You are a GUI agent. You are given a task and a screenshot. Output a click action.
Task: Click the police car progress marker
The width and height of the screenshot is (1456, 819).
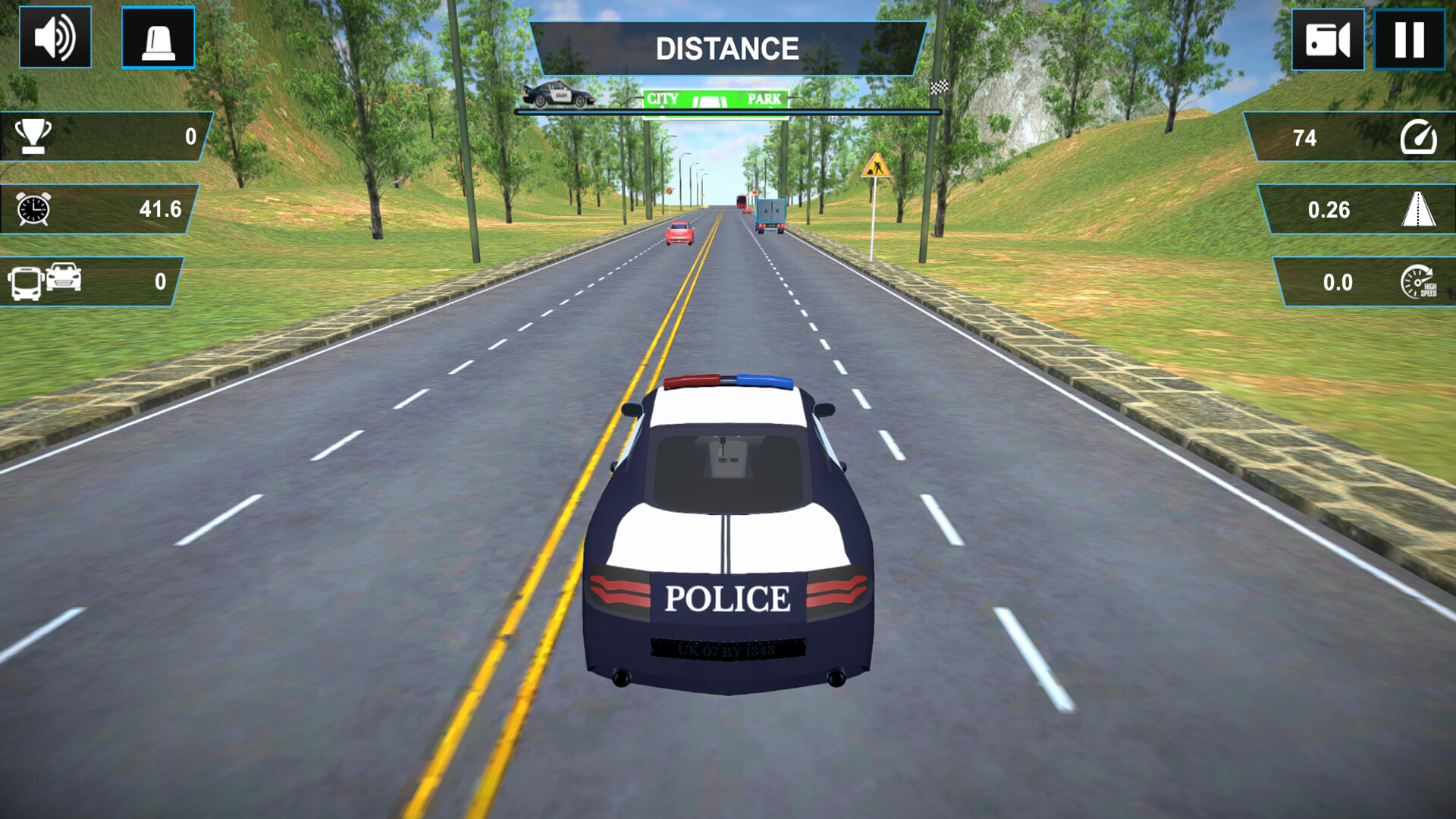[559, 93]
